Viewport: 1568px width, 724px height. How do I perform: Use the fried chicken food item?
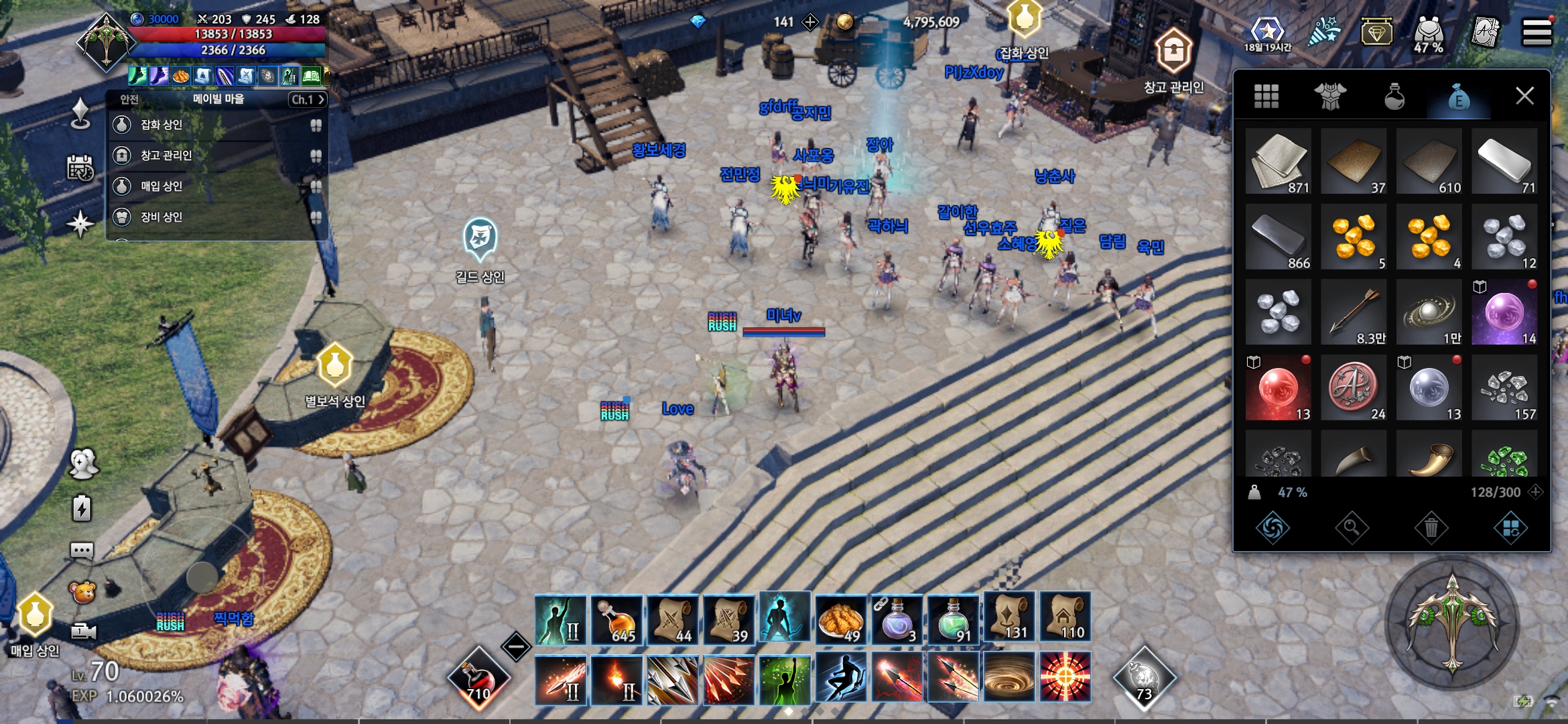(840, 619)
